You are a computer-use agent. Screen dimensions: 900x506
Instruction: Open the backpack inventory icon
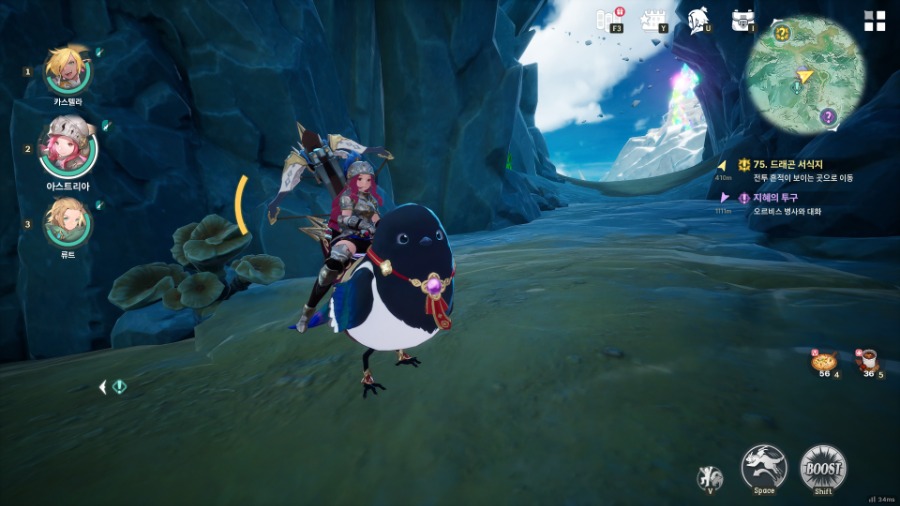(x=742, y=20)
